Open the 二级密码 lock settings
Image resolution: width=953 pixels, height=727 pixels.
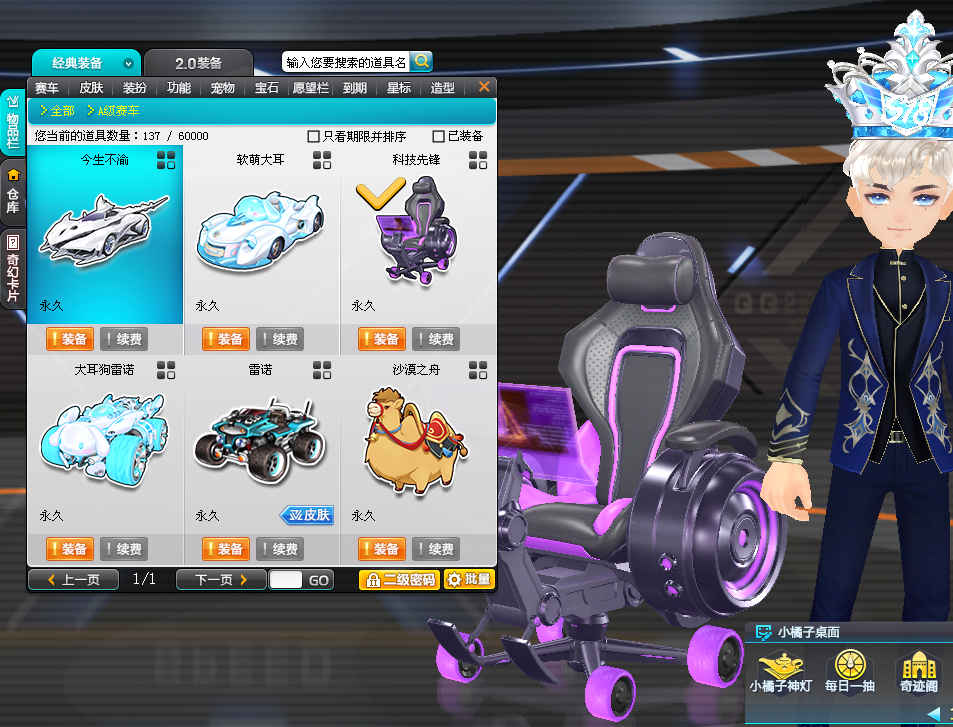coord(399,580)
